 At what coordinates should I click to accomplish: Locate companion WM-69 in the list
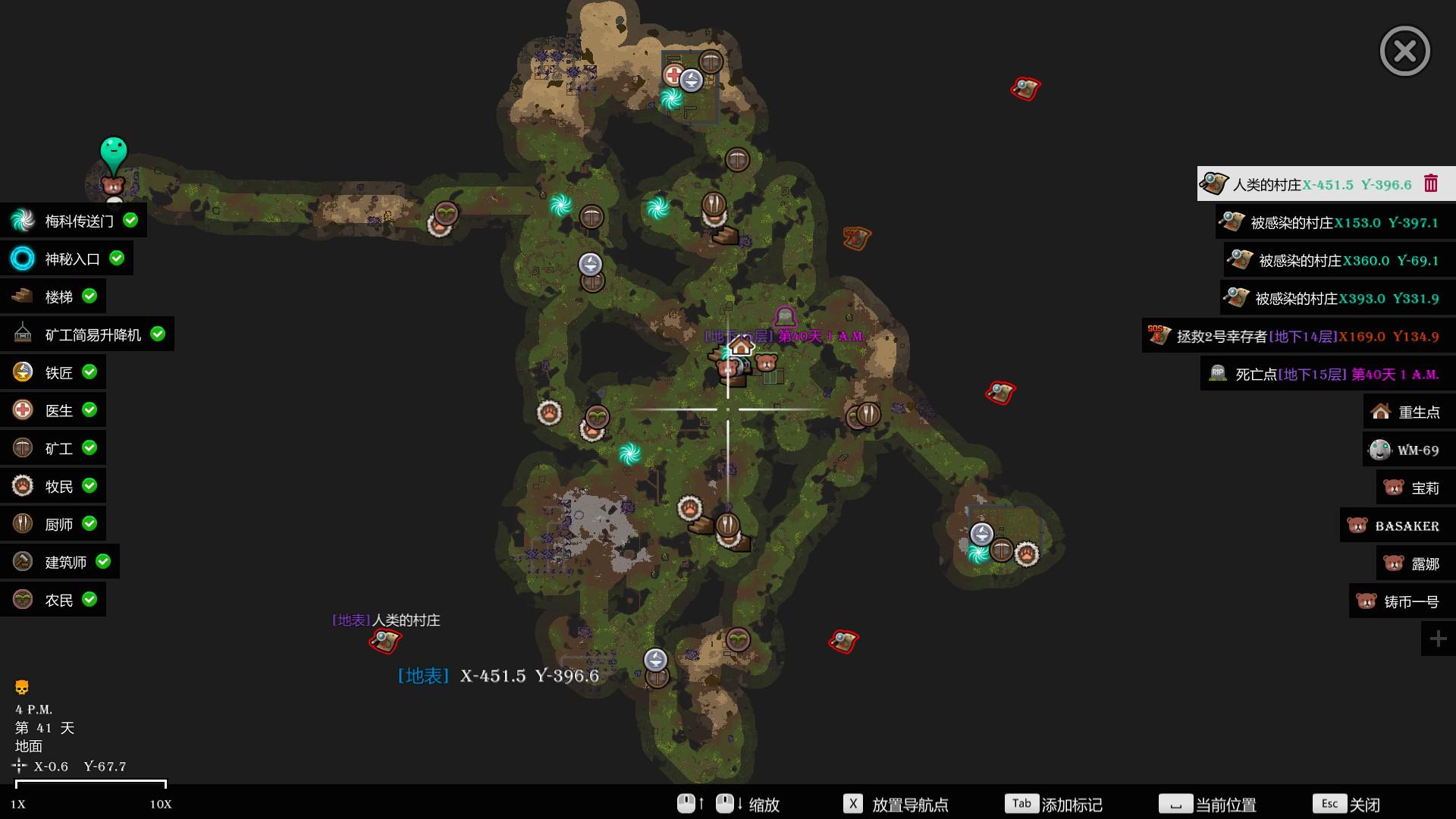point(1408,450)
